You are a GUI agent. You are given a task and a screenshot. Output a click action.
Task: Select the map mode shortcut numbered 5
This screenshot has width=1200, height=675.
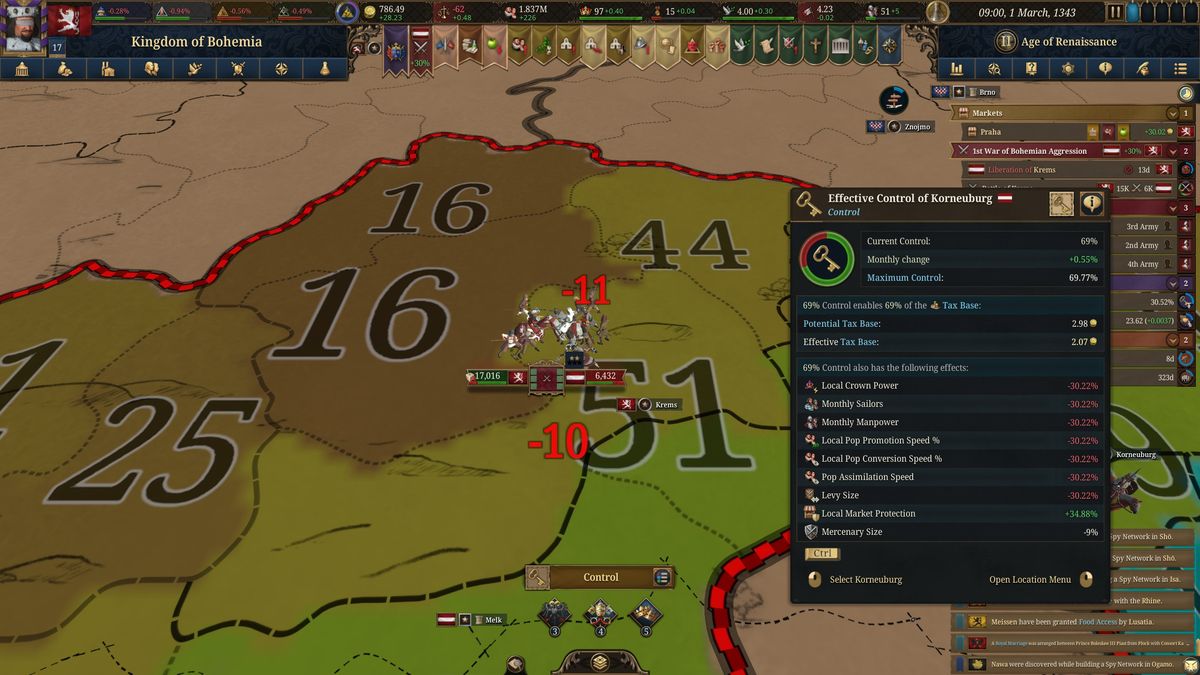pyautogui.click(x=645, y=614)
